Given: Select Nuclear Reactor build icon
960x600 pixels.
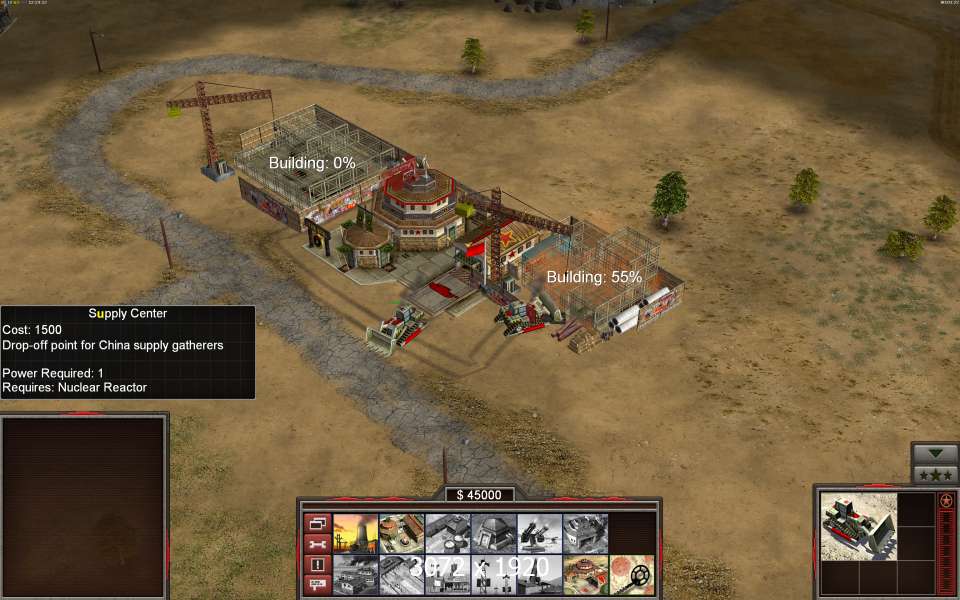Looking at the screenshot, I should [355, 534].
